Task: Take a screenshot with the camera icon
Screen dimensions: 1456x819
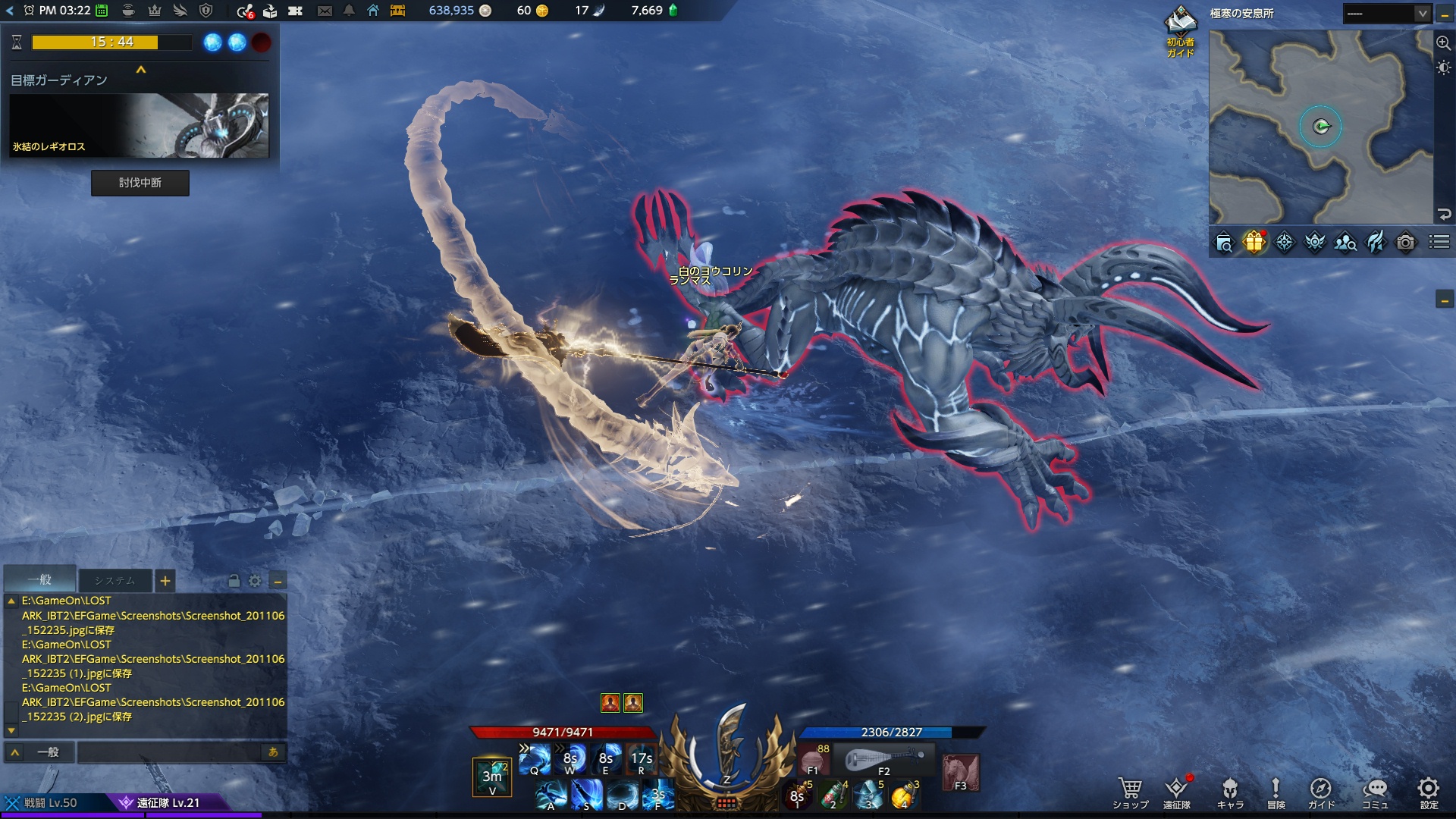Action: (1405, 242)
